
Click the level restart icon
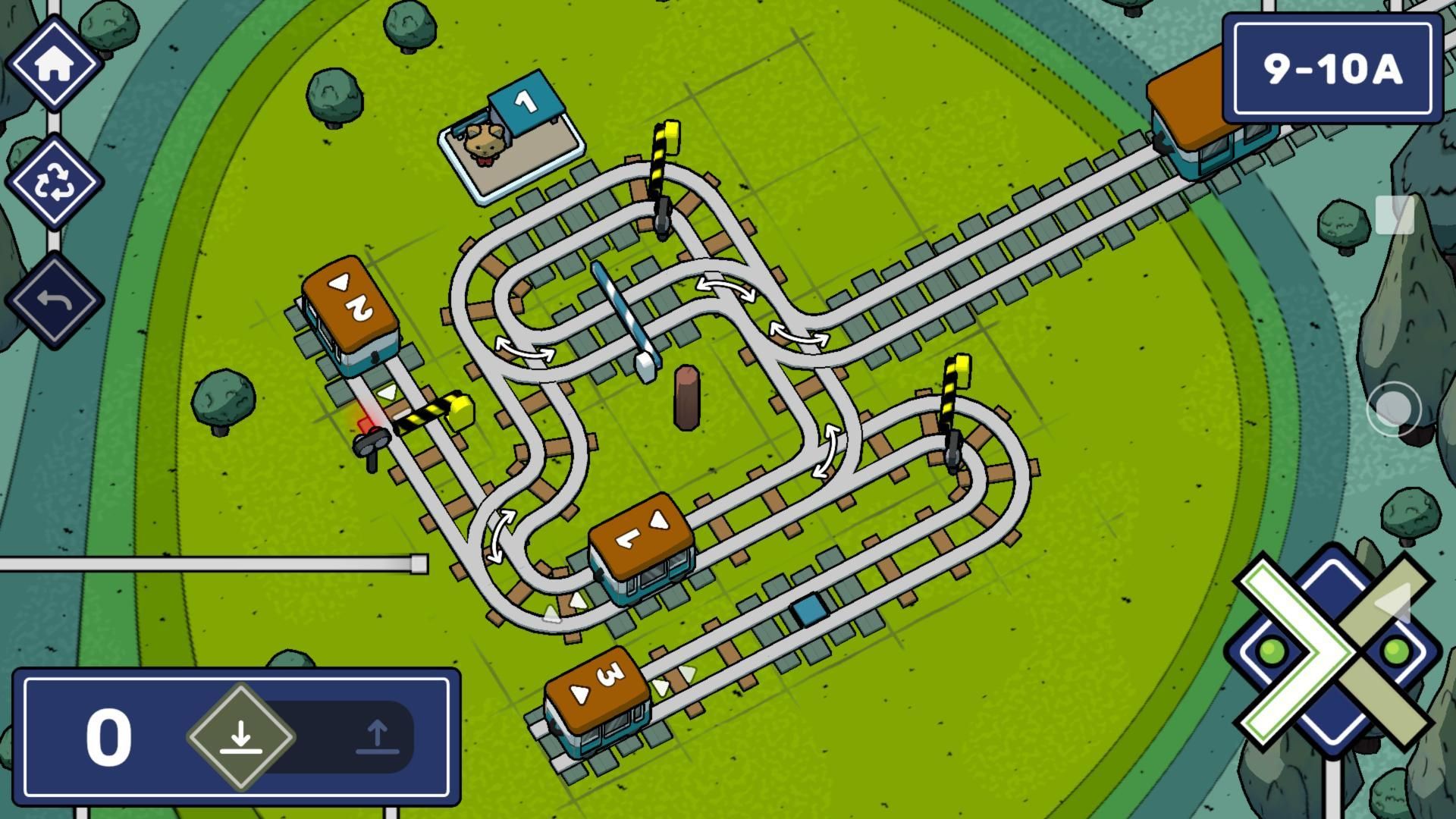[55, 182]
